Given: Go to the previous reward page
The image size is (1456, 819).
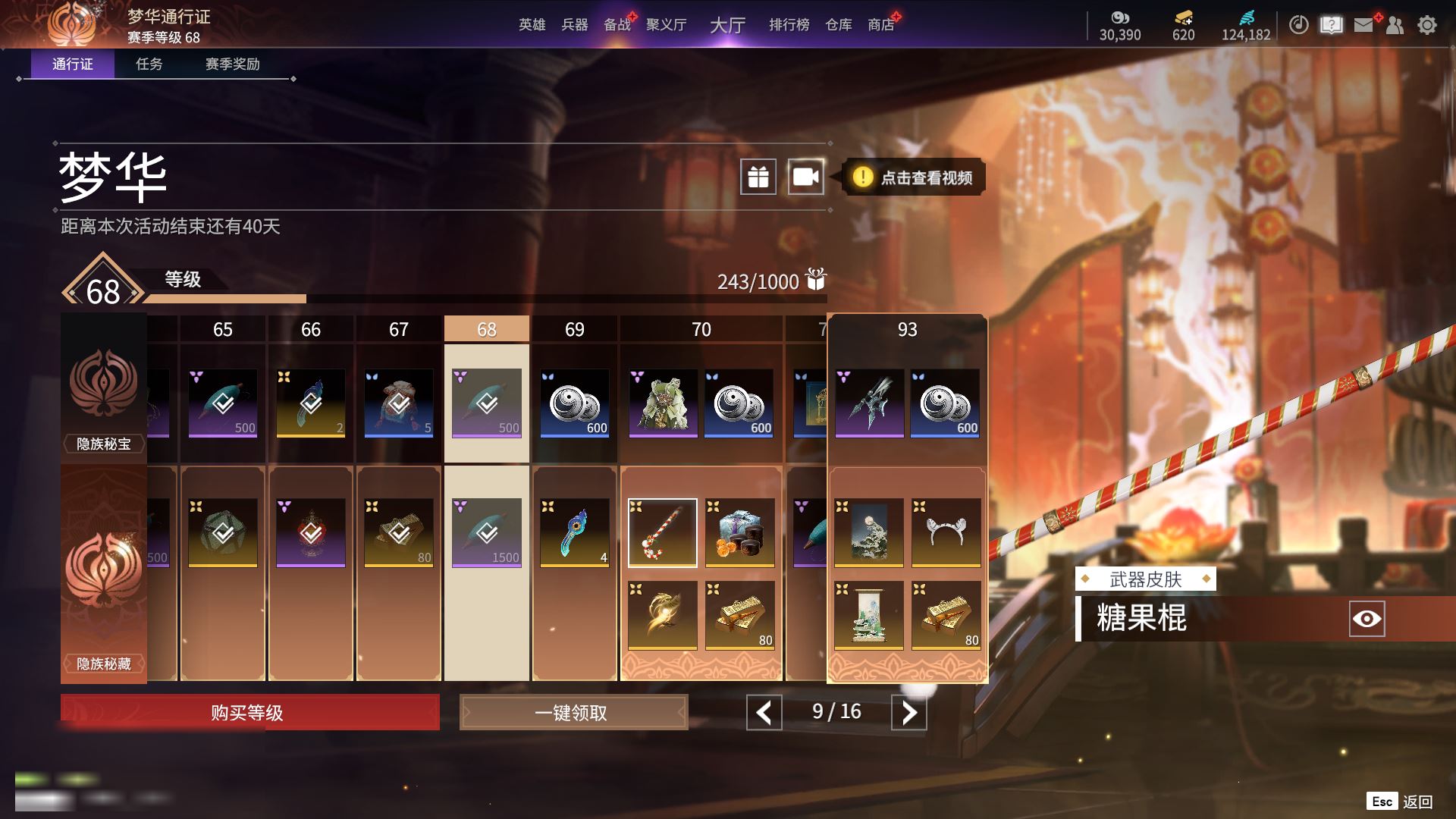Looking at the screenshot, I should (x=764, y=712).
